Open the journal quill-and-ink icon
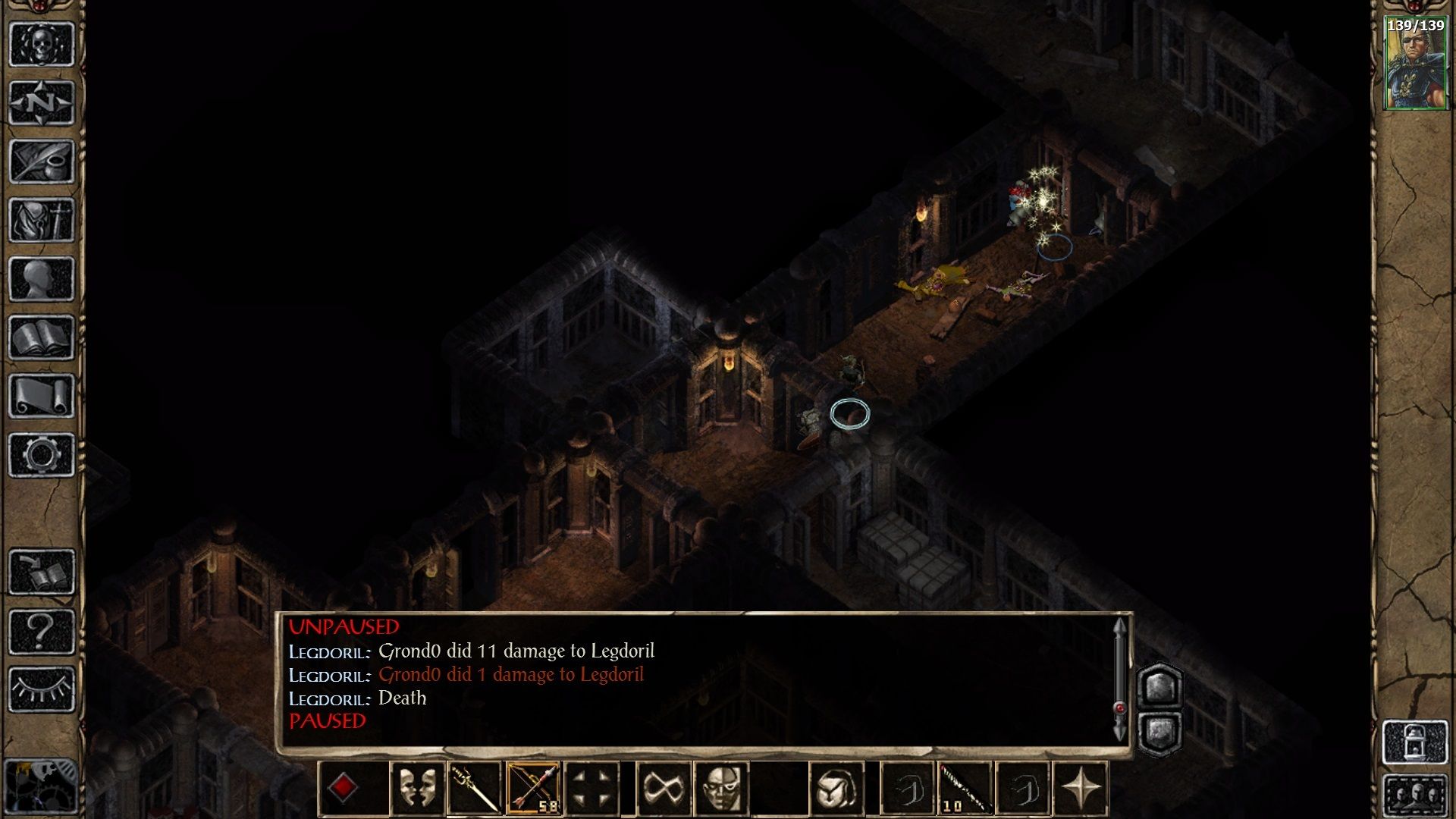Image resolution: width=1456 pixels, height=819 pixels. [x=42, y=155]
